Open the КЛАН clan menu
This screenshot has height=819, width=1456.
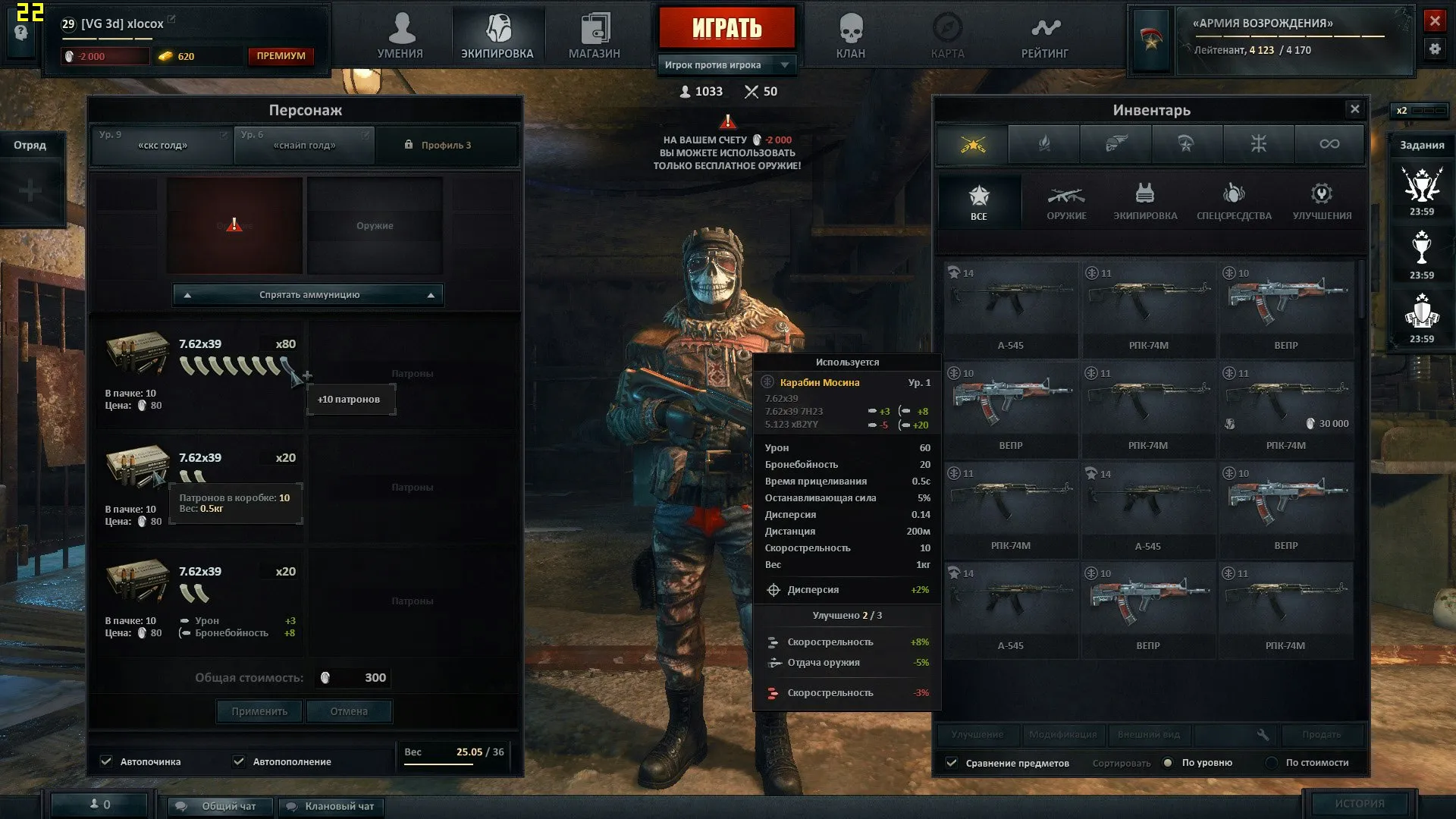(x=850, y=36)
